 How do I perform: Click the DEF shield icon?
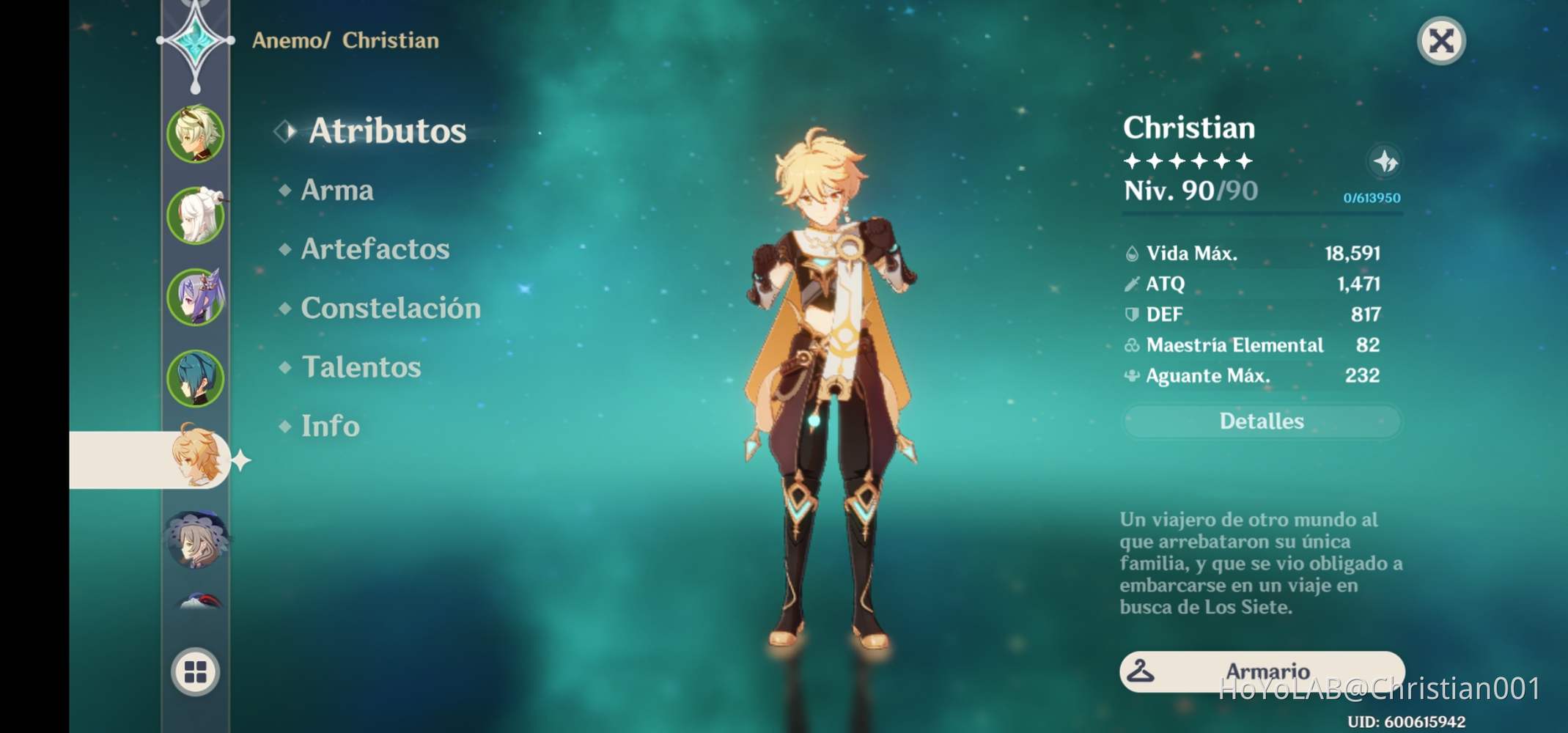pyautogui.click(x=1132, y=314)
